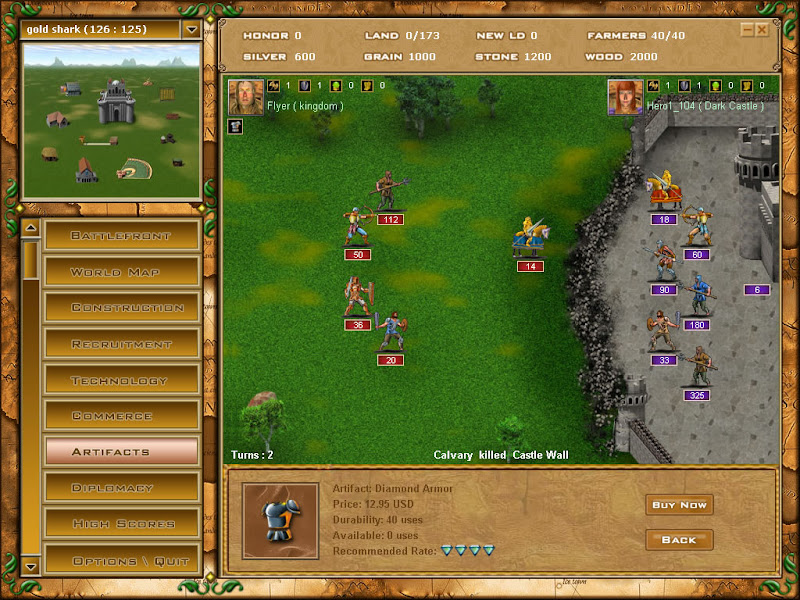Click the castle overview minimap
The width and height of the screenshot is (800, 600).
pyautogui.click(x=111, y=120)
